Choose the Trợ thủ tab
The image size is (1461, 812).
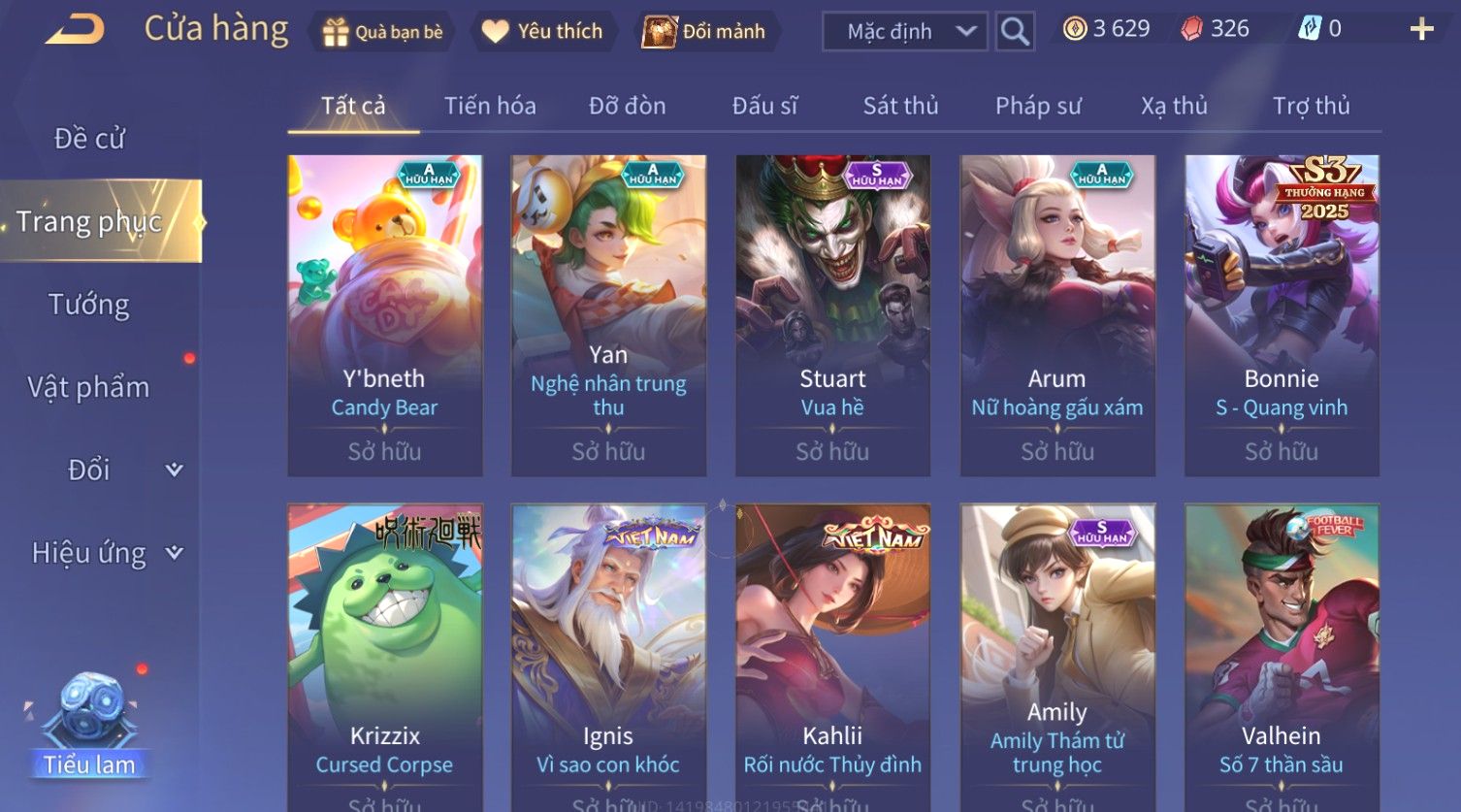point(1311,106)
